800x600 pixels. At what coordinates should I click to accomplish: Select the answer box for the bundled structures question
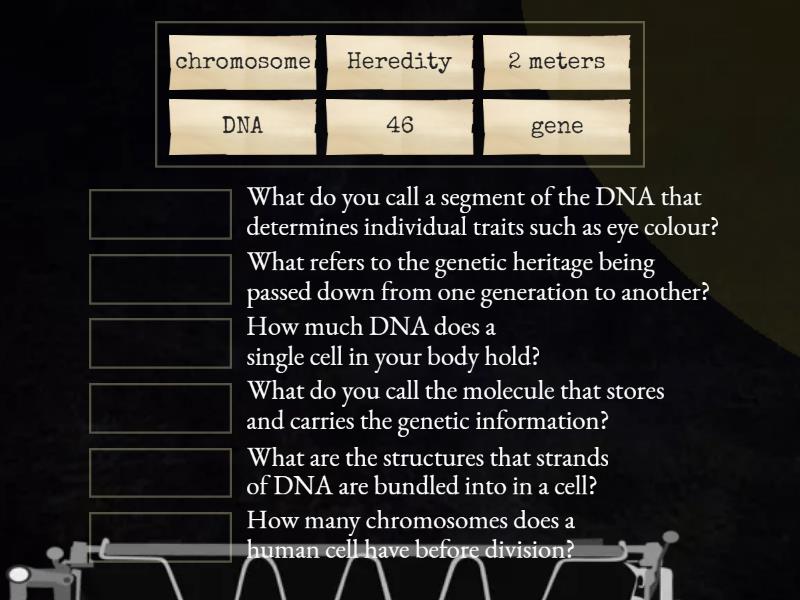160,473
